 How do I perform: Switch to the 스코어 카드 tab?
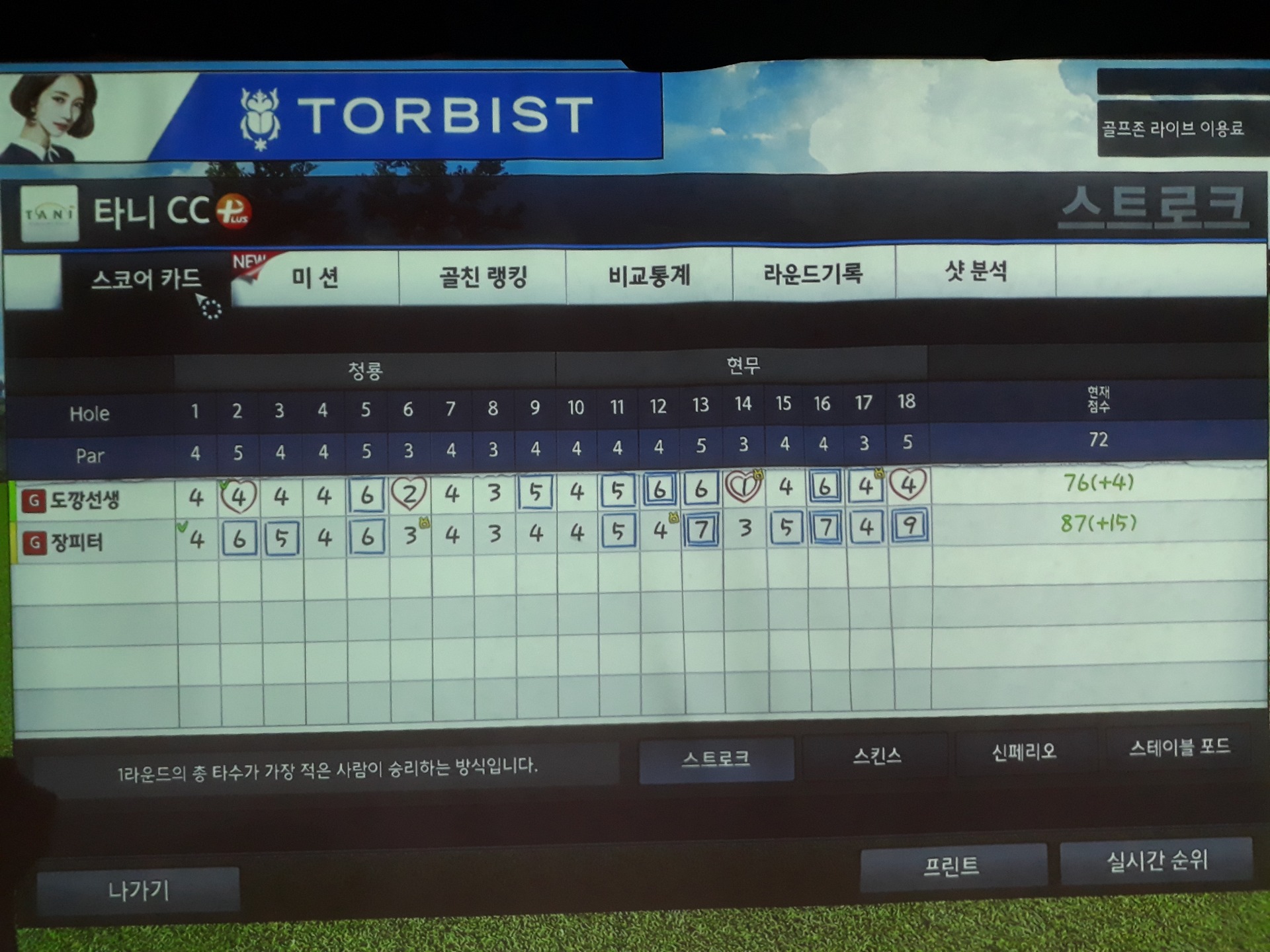pyautogui.click(x=146, y=279)
